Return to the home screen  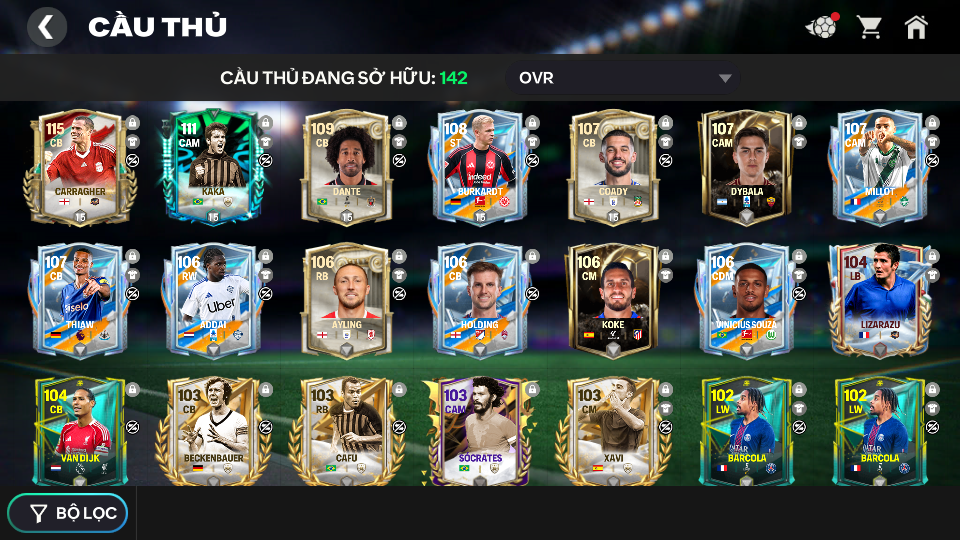(916, 27)
